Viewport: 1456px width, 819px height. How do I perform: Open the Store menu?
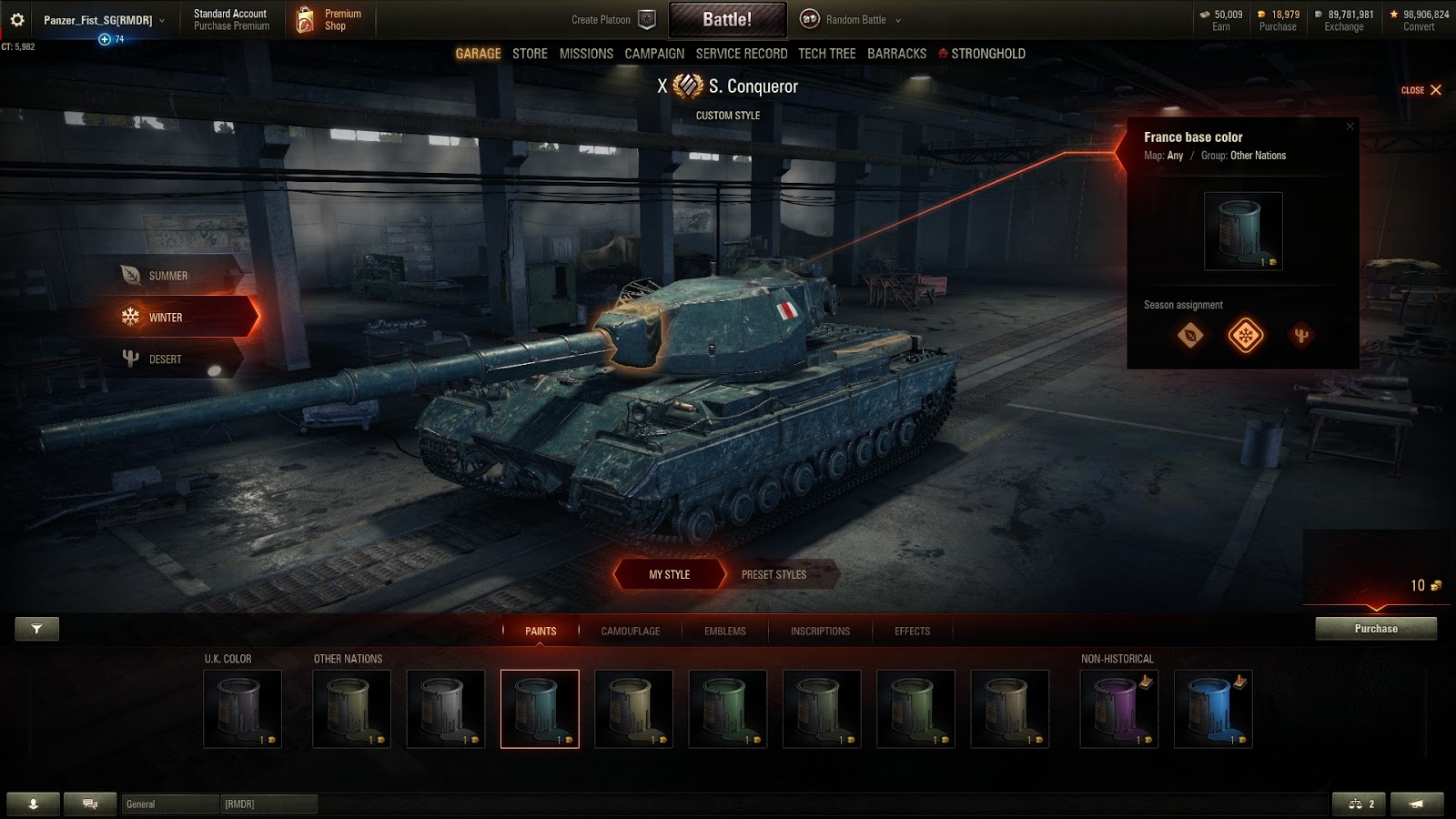tap(530, 54)
